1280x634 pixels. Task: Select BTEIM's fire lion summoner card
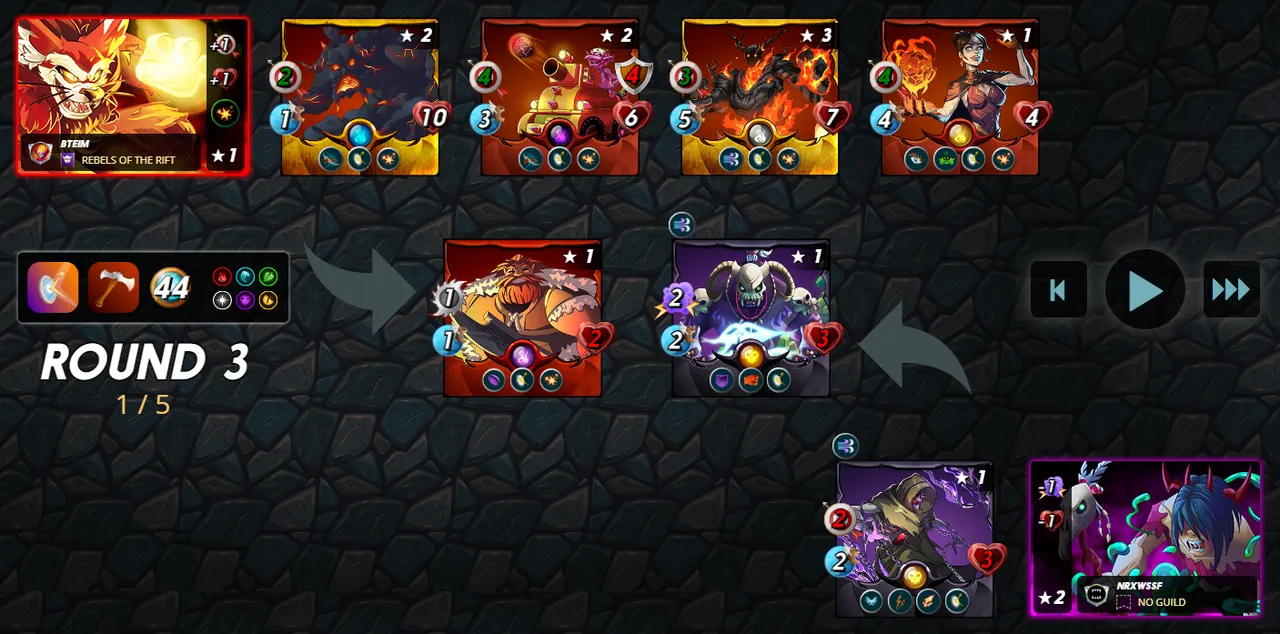click(132, 96)
